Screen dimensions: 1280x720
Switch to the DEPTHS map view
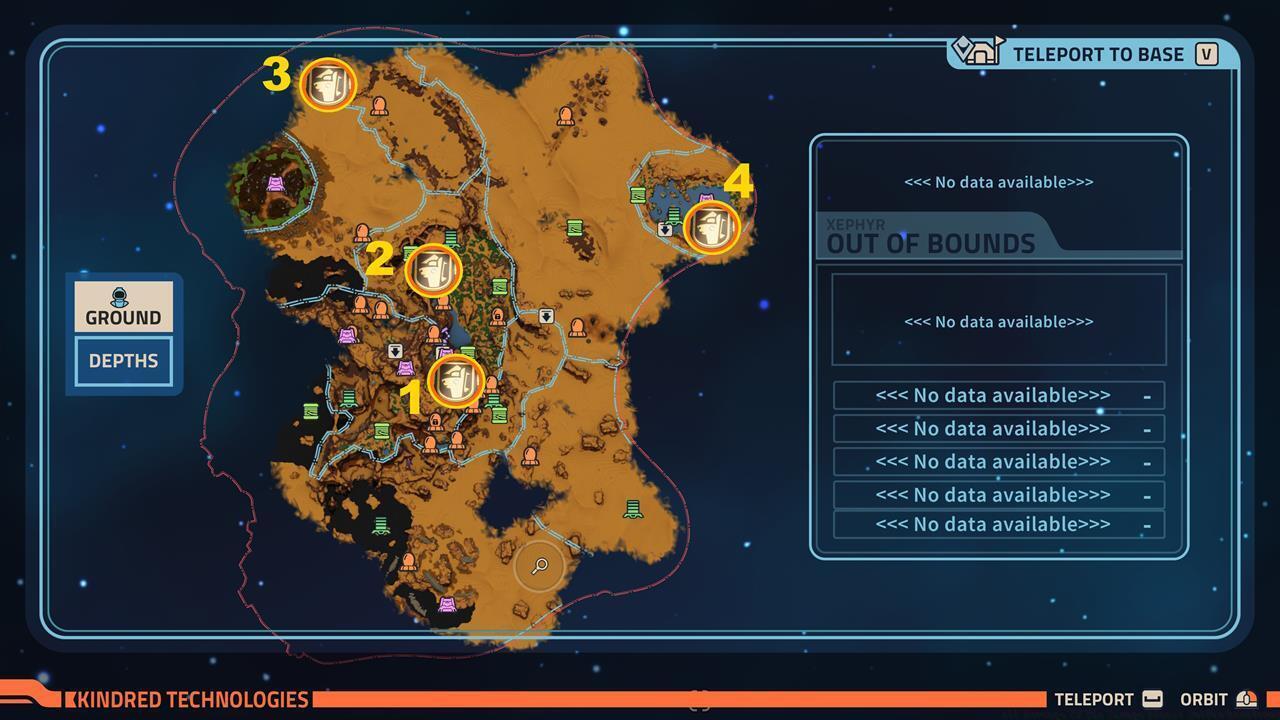(x=122, y=361)
